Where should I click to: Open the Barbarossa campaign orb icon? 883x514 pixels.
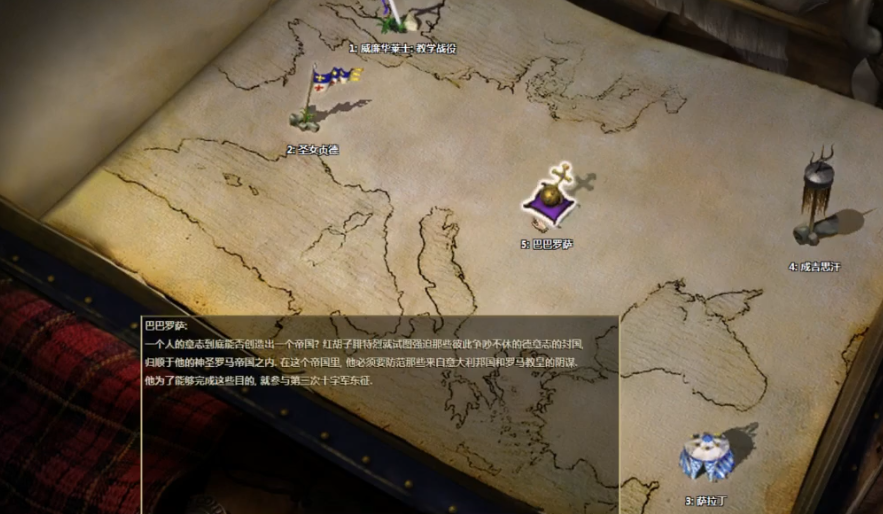553,199
